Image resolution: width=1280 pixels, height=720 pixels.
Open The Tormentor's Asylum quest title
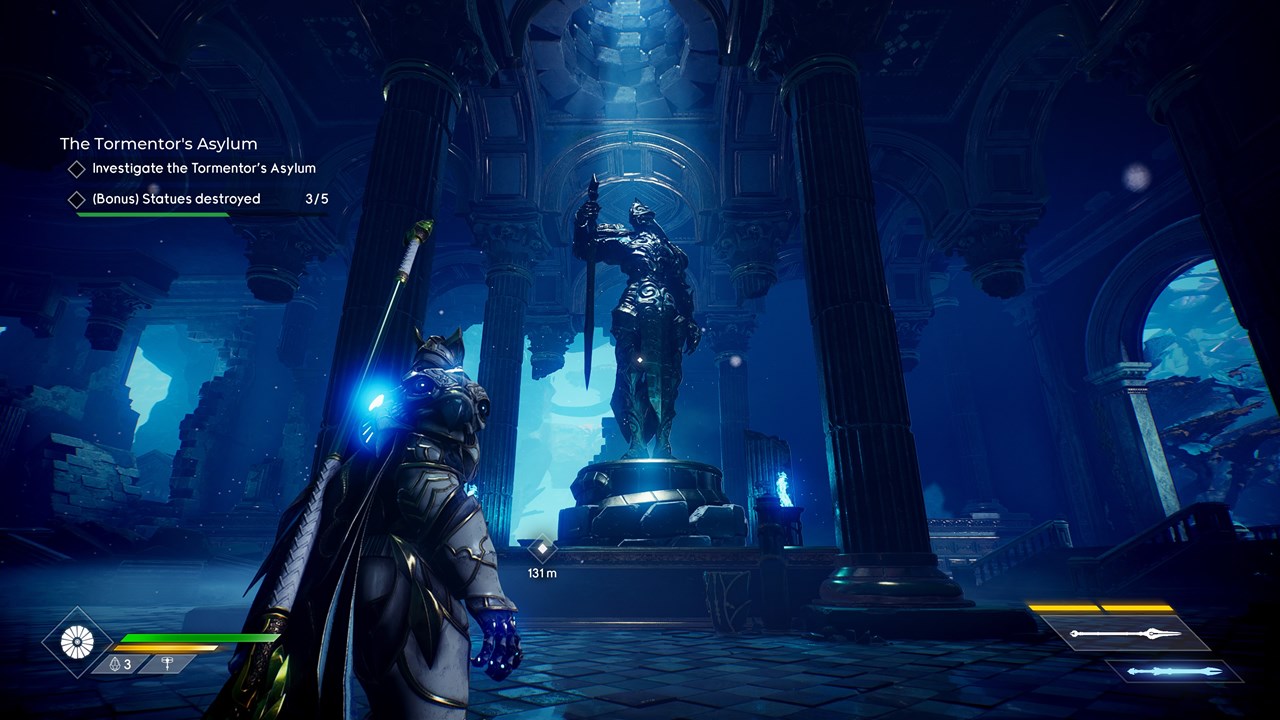click(158, 144)
